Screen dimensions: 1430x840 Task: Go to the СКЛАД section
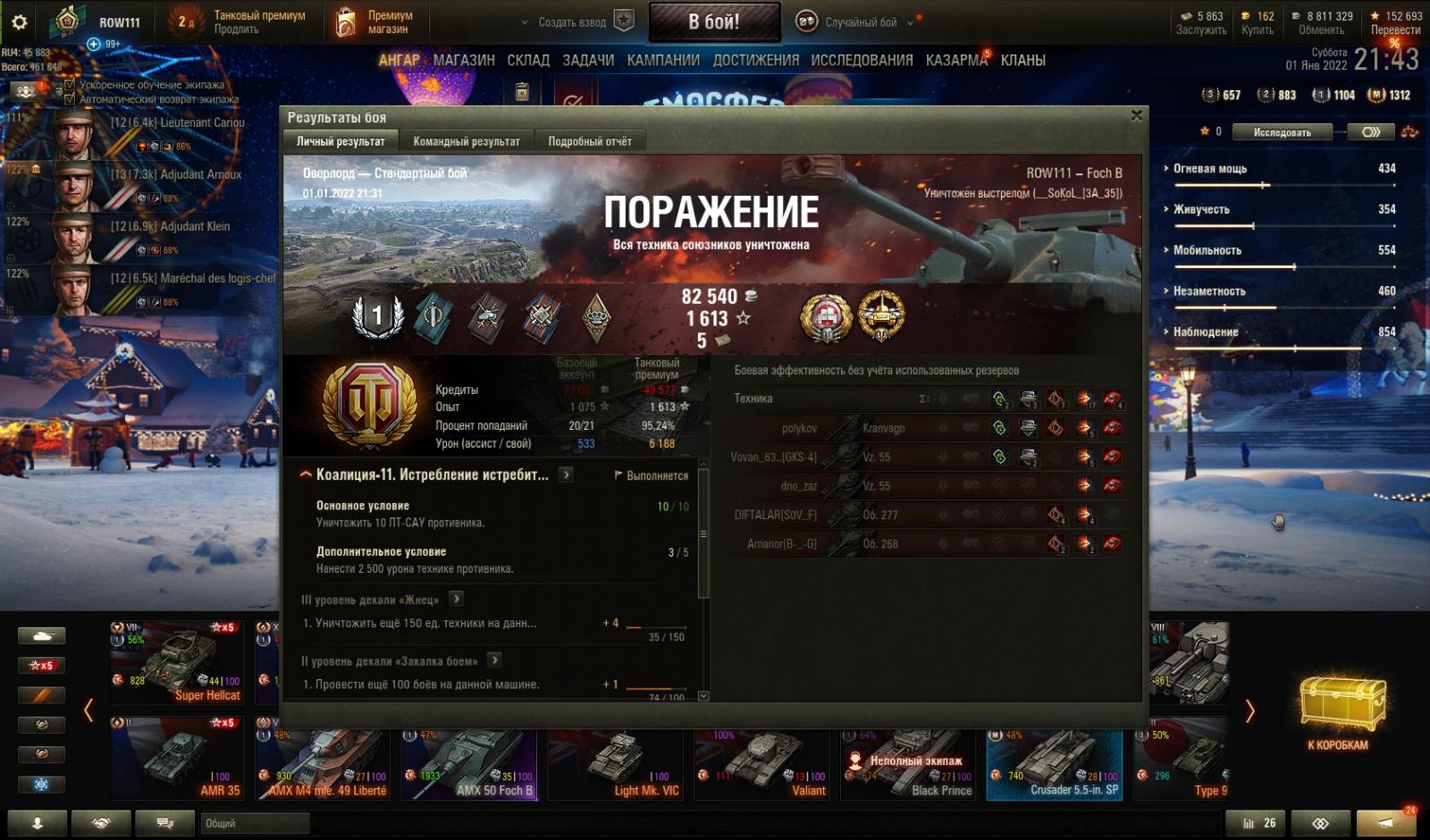pyautogui.click(x=528, y=60)
